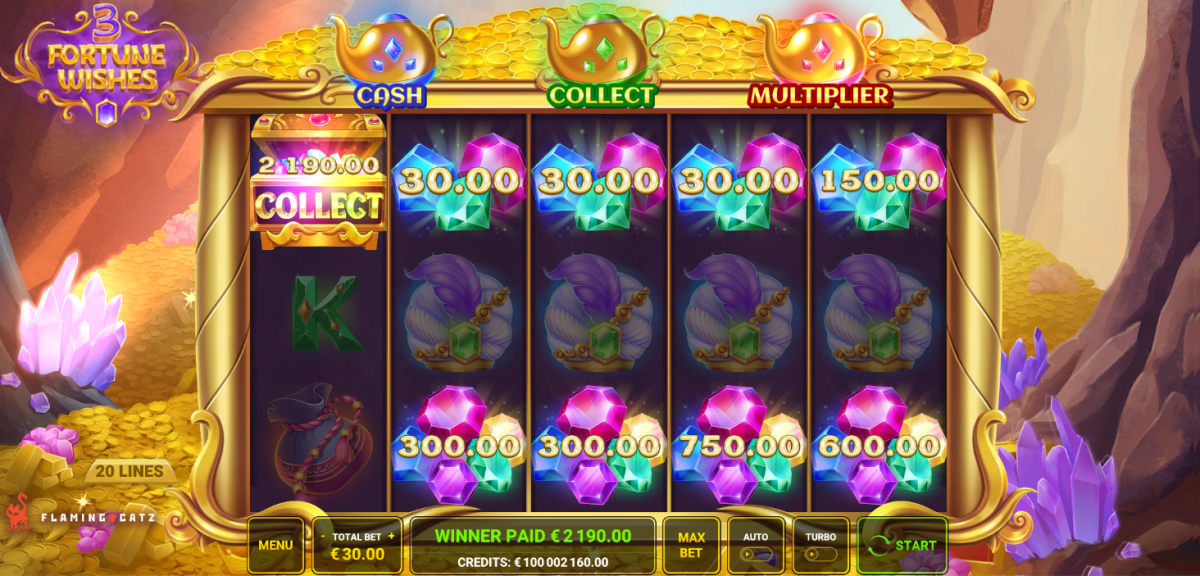
Task: Open the MENU button
Action: pos(275,545)
